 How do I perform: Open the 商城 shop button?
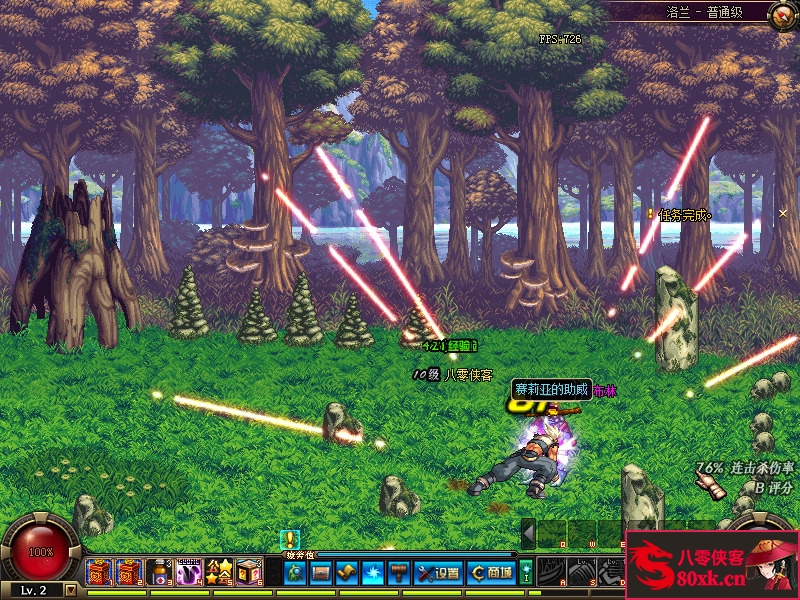[x=491, y=572]
